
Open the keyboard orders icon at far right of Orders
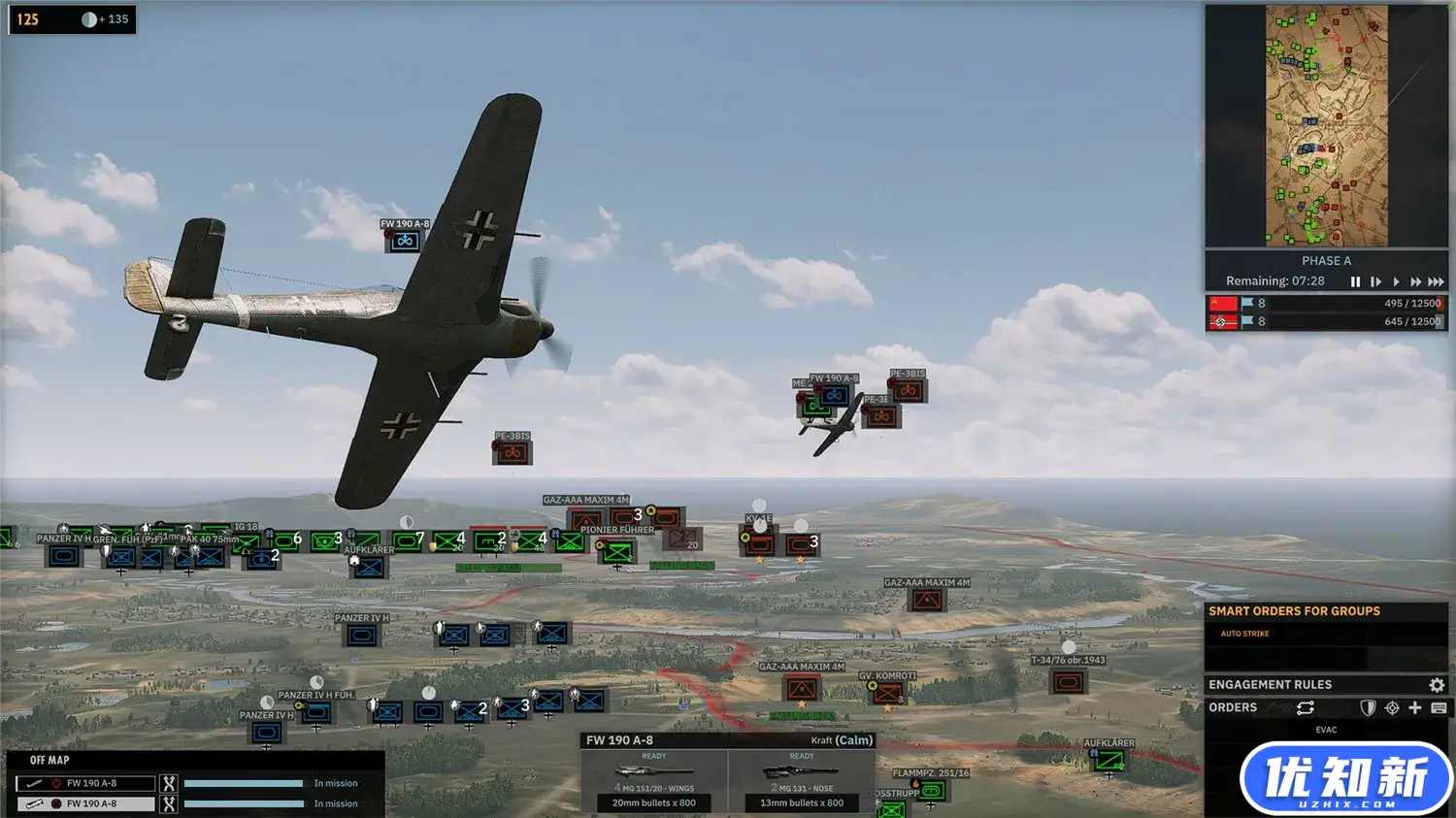[x=1439, y=708]
